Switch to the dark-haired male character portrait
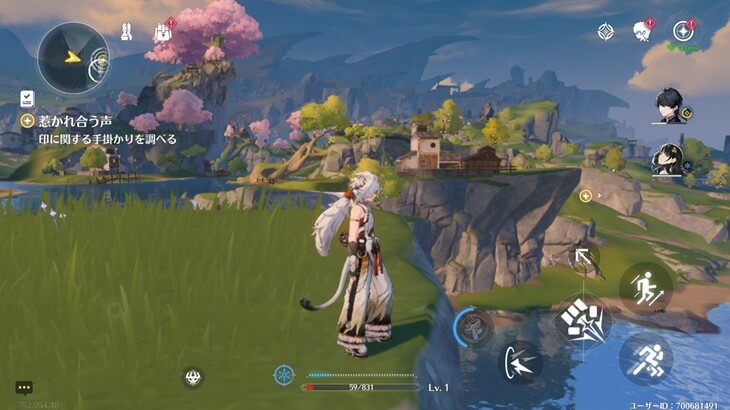 point(668,106)
